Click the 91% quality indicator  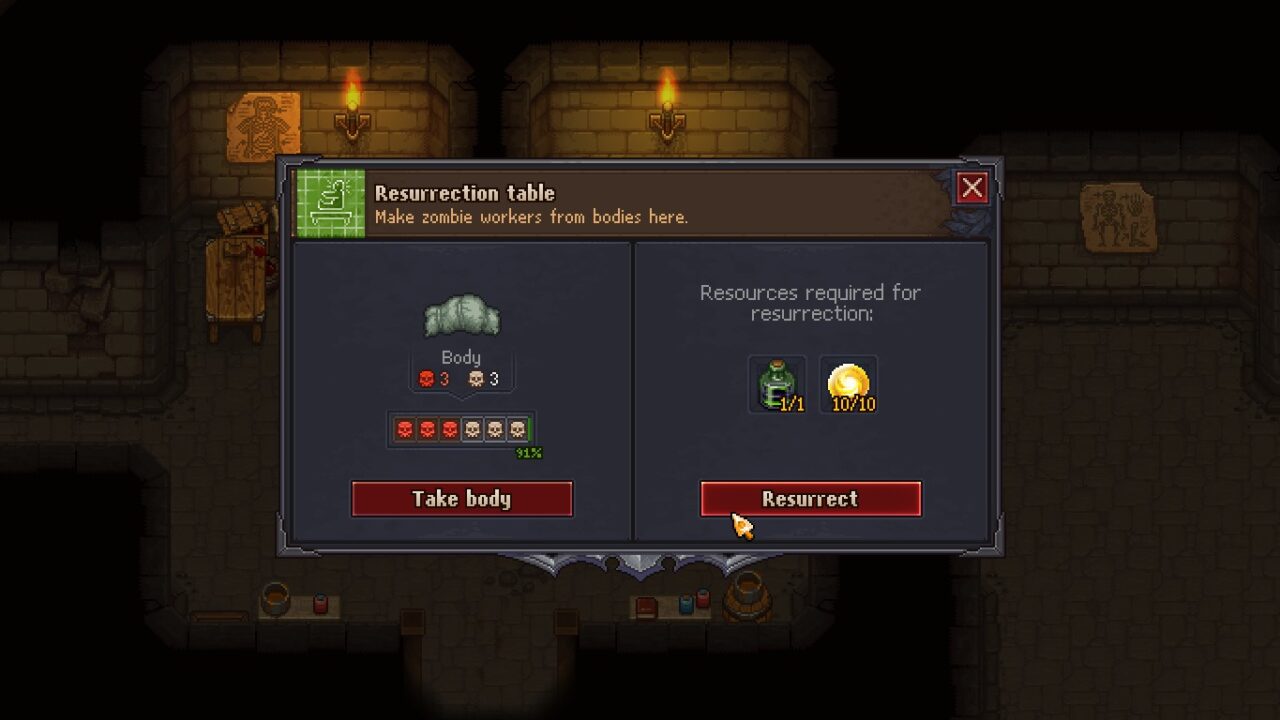(x=529, y=452)
